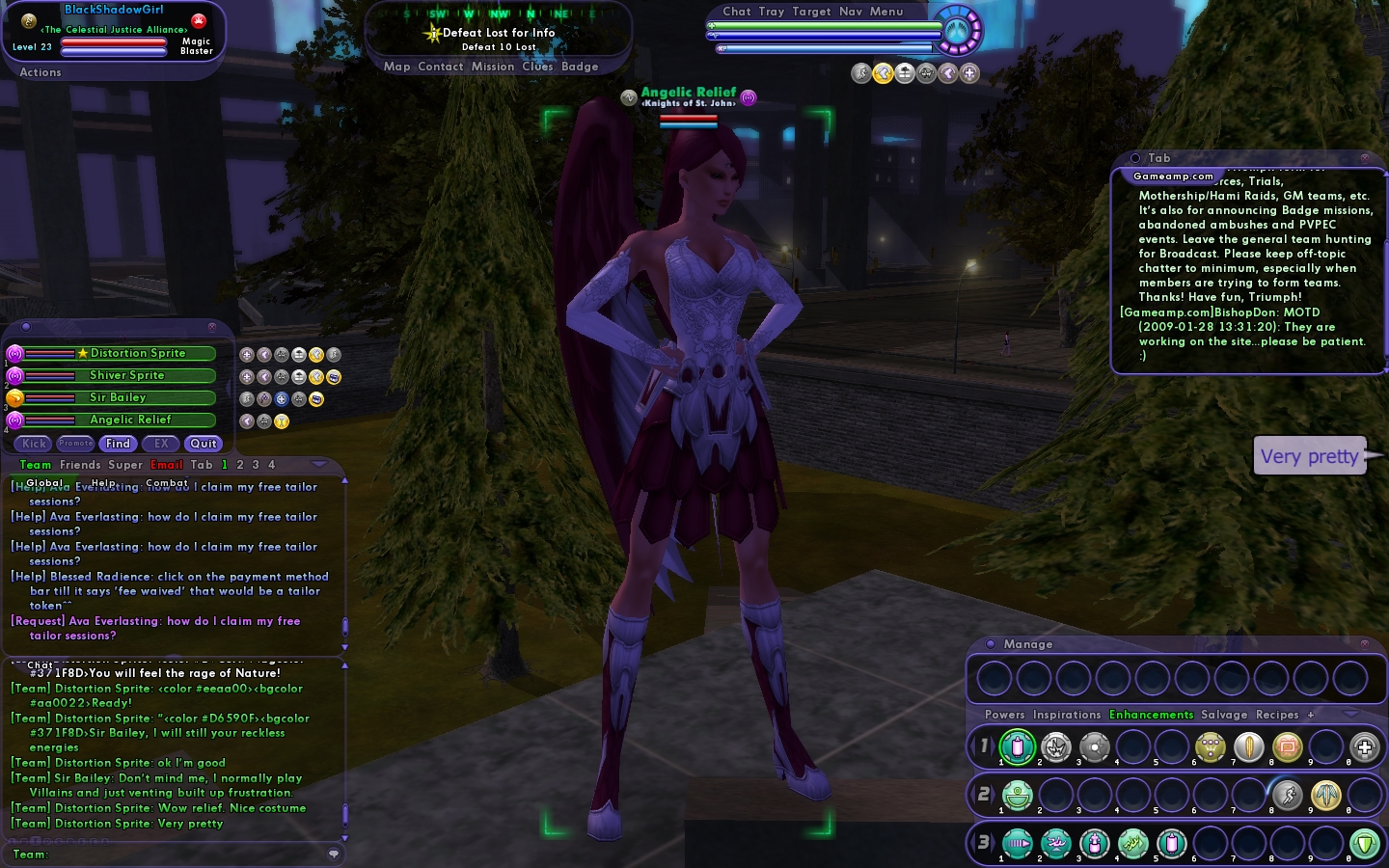Open the Contact list
Screen dimensions: 1389x868
coord(441,67)
